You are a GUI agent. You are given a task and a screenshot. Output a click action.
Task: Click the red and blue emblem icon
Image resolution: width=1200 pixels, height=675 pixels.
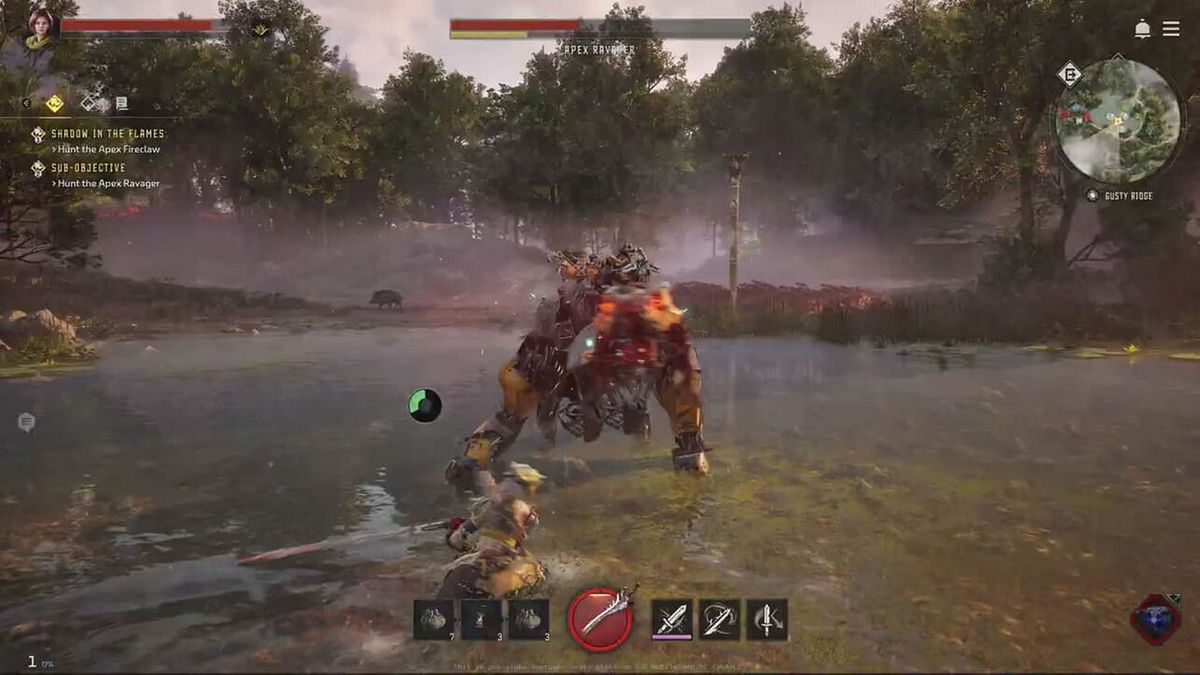tap(1155, 619)
